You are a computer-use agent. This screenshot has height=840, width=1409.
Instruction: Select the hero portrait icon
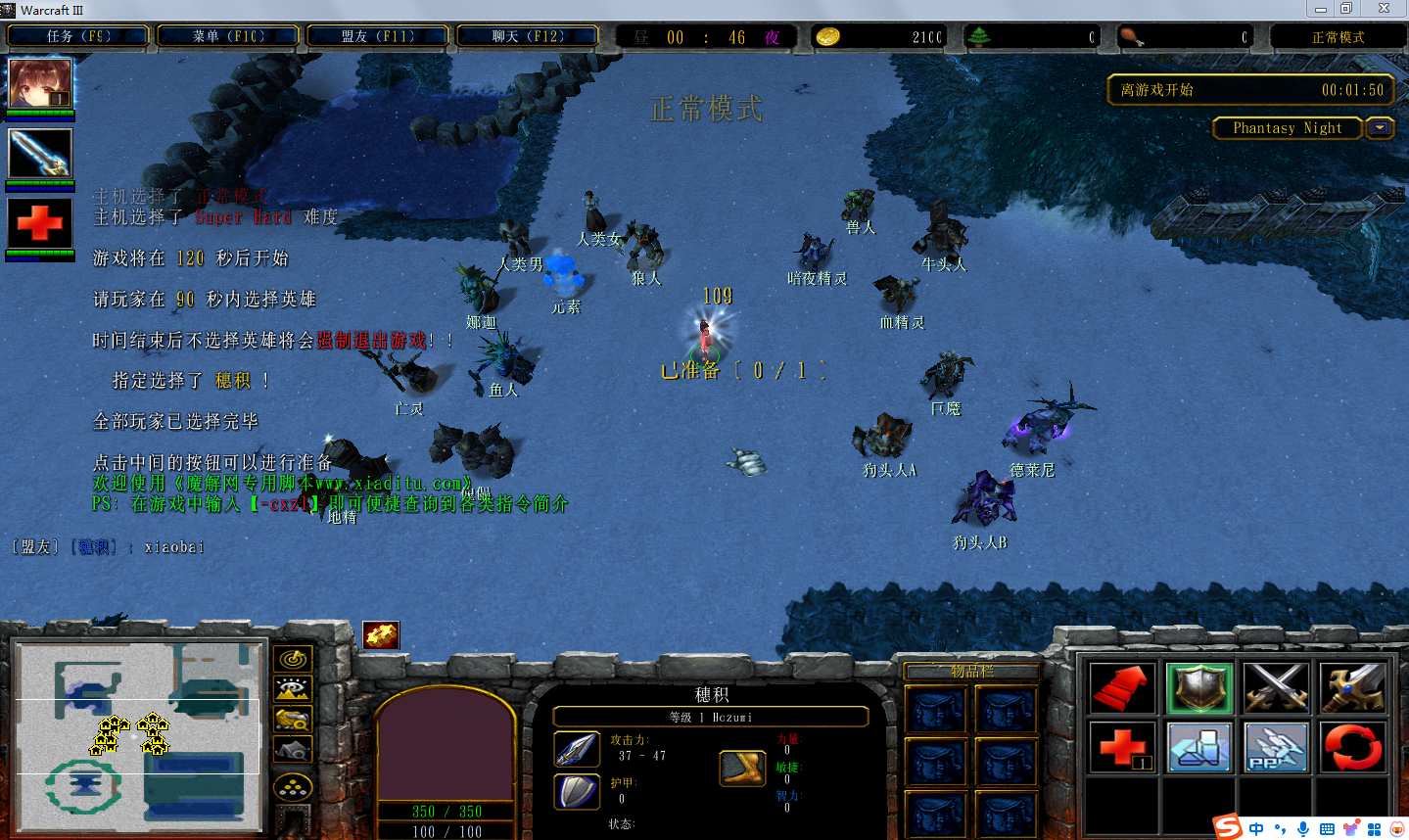[x=40, y=83]
